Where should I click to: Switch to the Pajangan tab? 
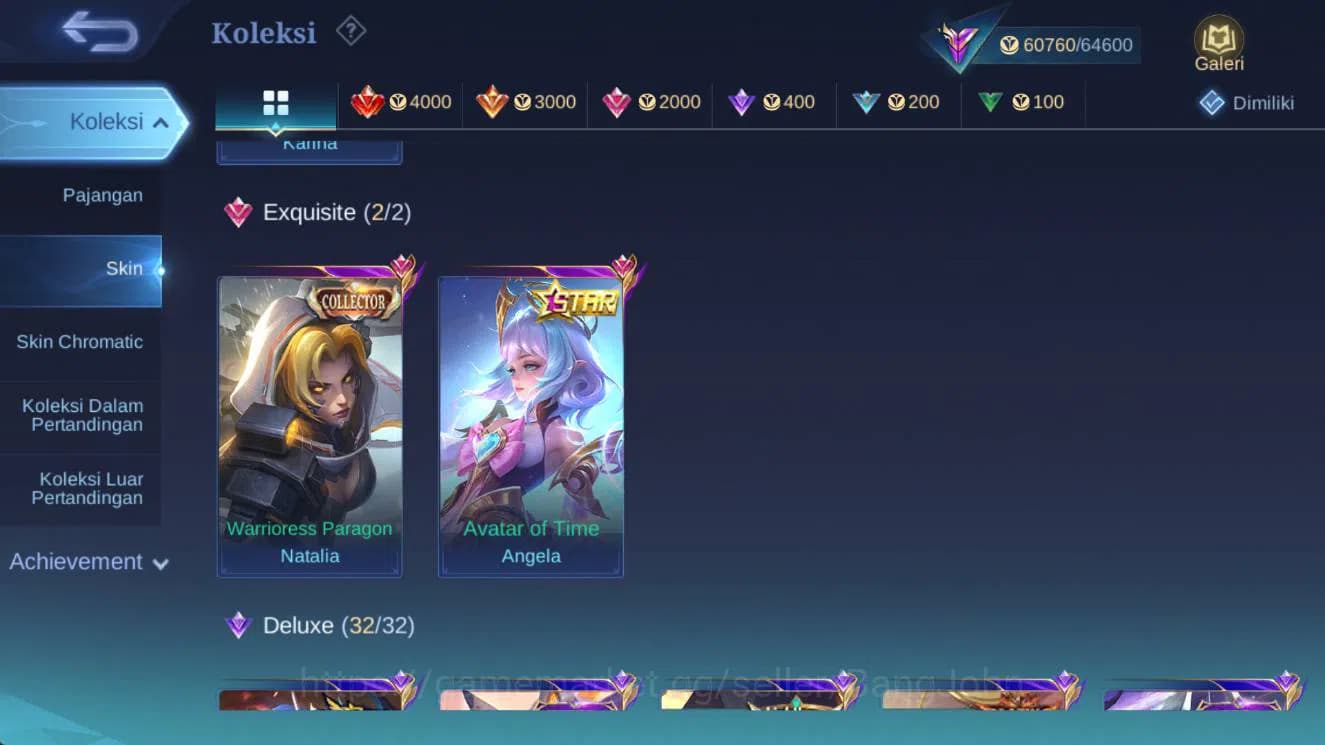tap(103, 195)
